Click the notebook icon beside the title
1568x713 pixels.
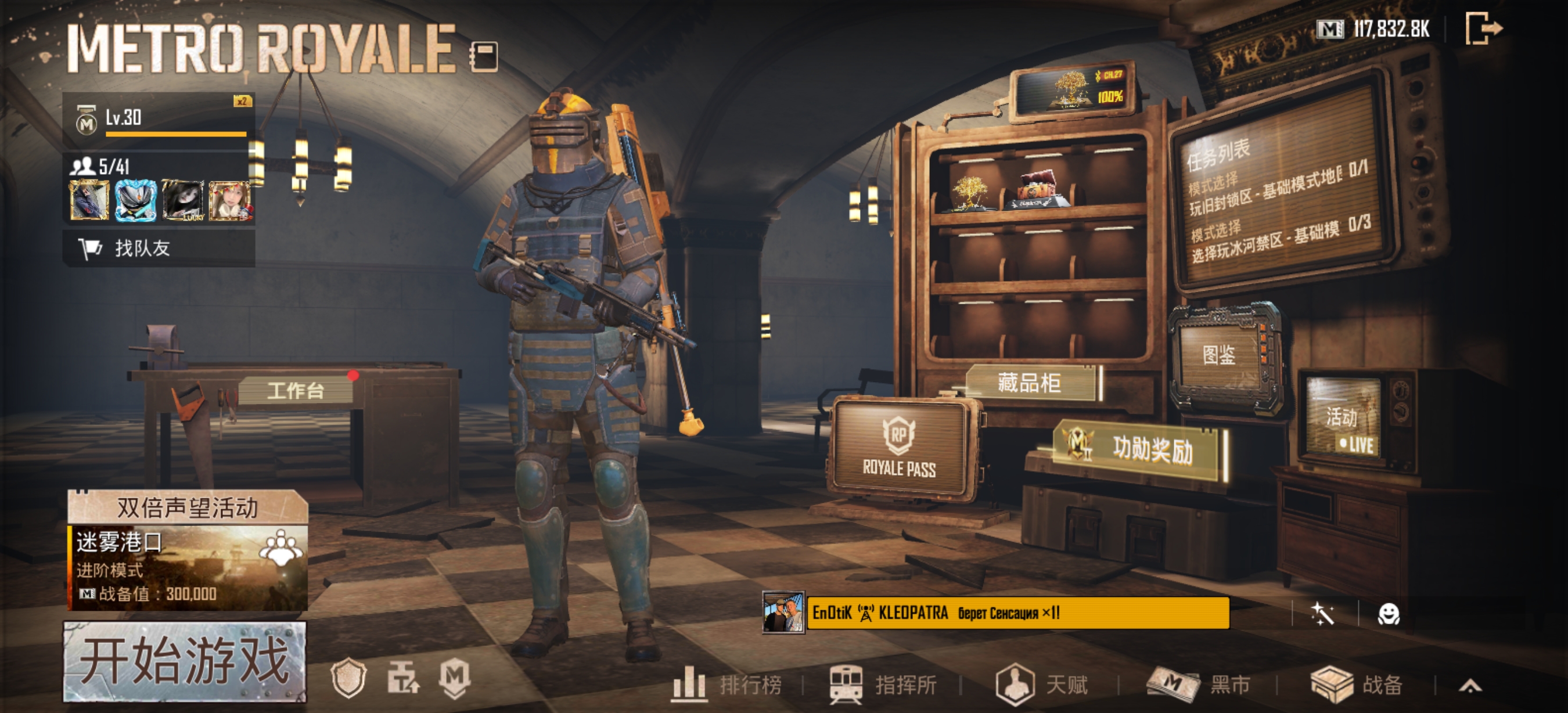pyautogui.click(x=484, y=56)
